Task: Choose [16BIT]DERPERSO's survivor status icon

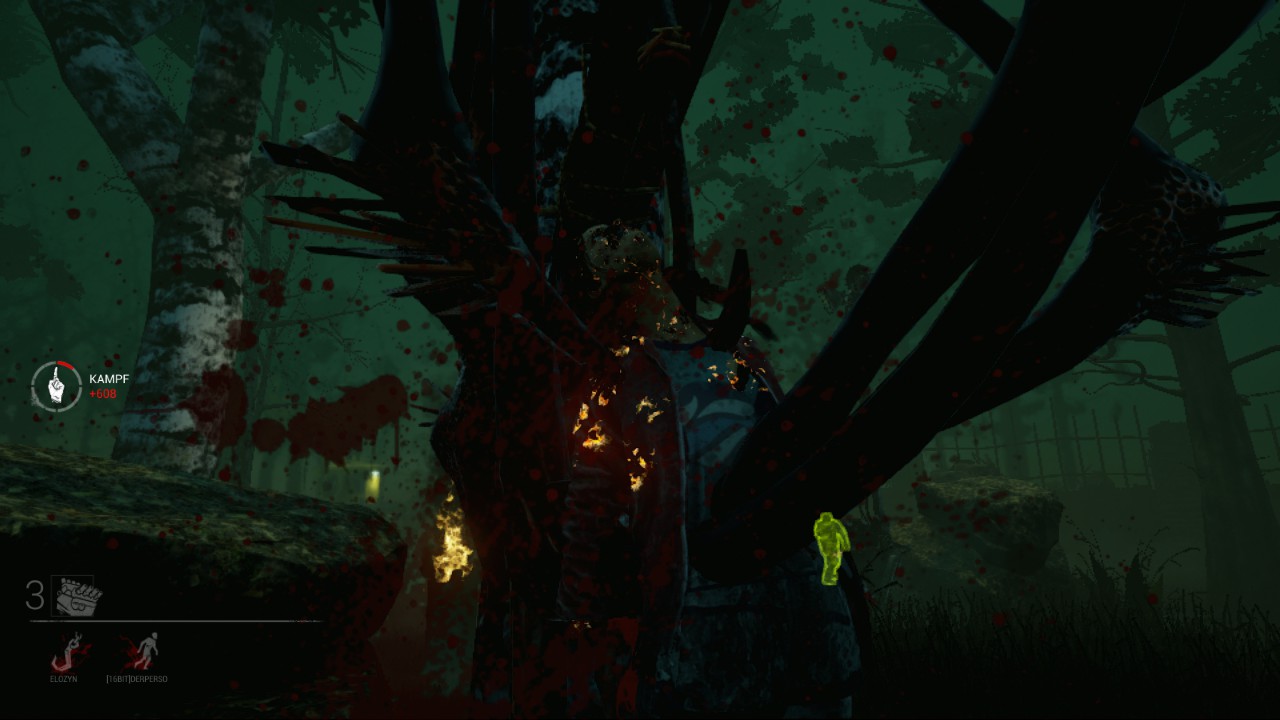Action: pos(139,652)
